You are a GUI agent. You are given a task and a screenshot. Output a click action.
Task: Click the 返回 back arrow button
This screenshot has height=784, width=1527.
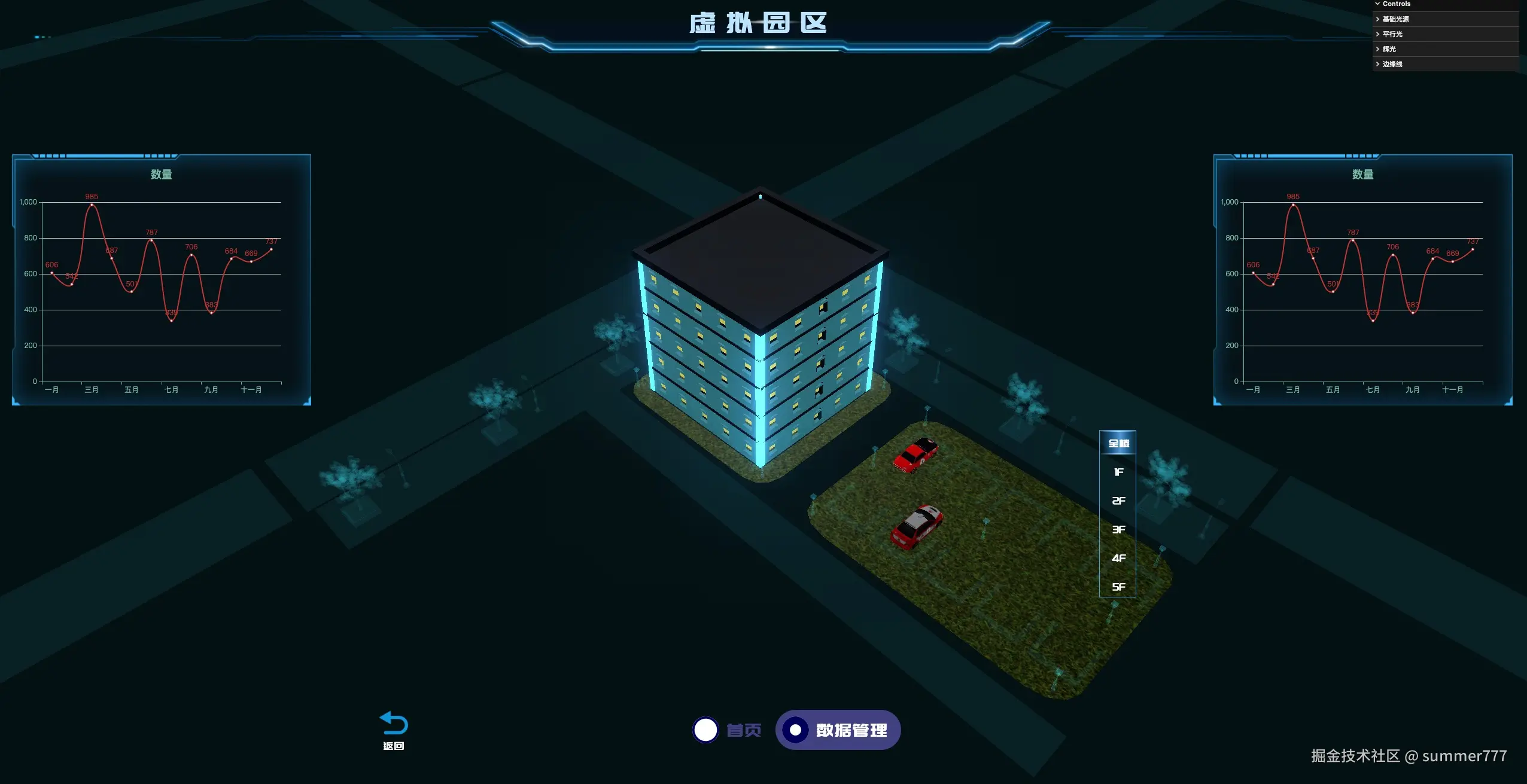(393, 729)
